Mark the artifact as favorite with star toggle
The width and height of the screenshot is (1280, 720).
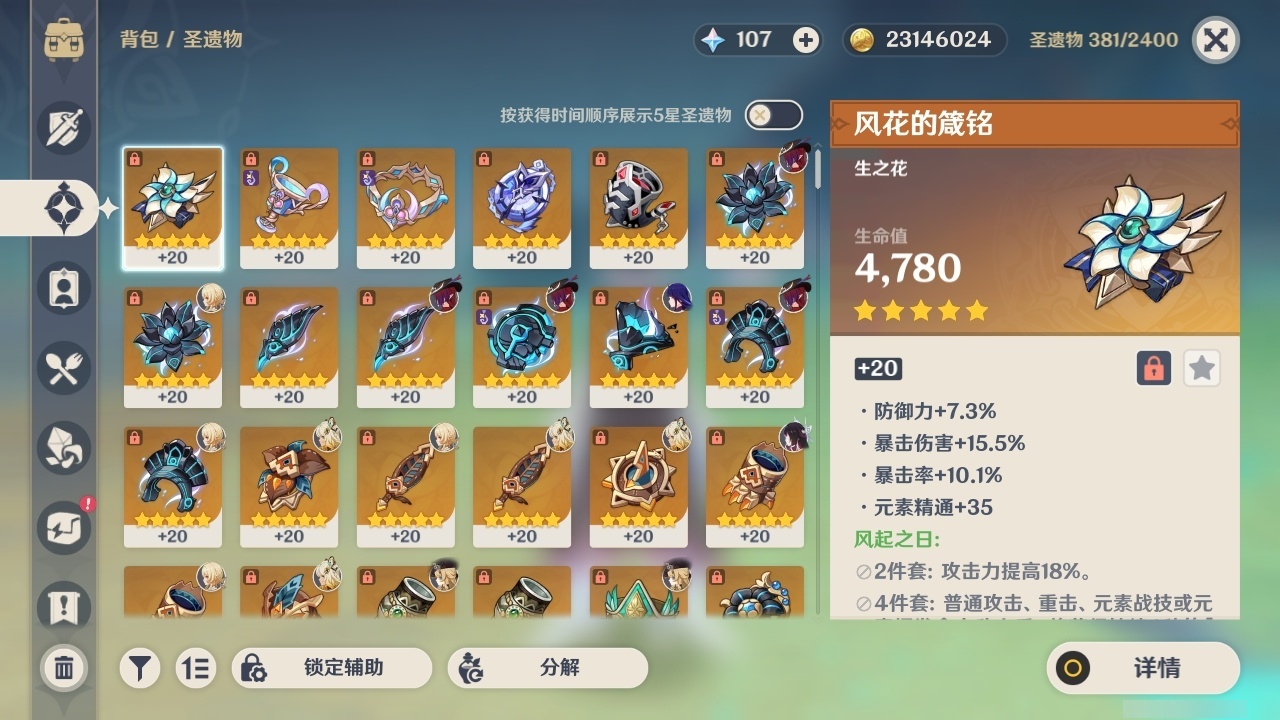tap(1201, 368)
